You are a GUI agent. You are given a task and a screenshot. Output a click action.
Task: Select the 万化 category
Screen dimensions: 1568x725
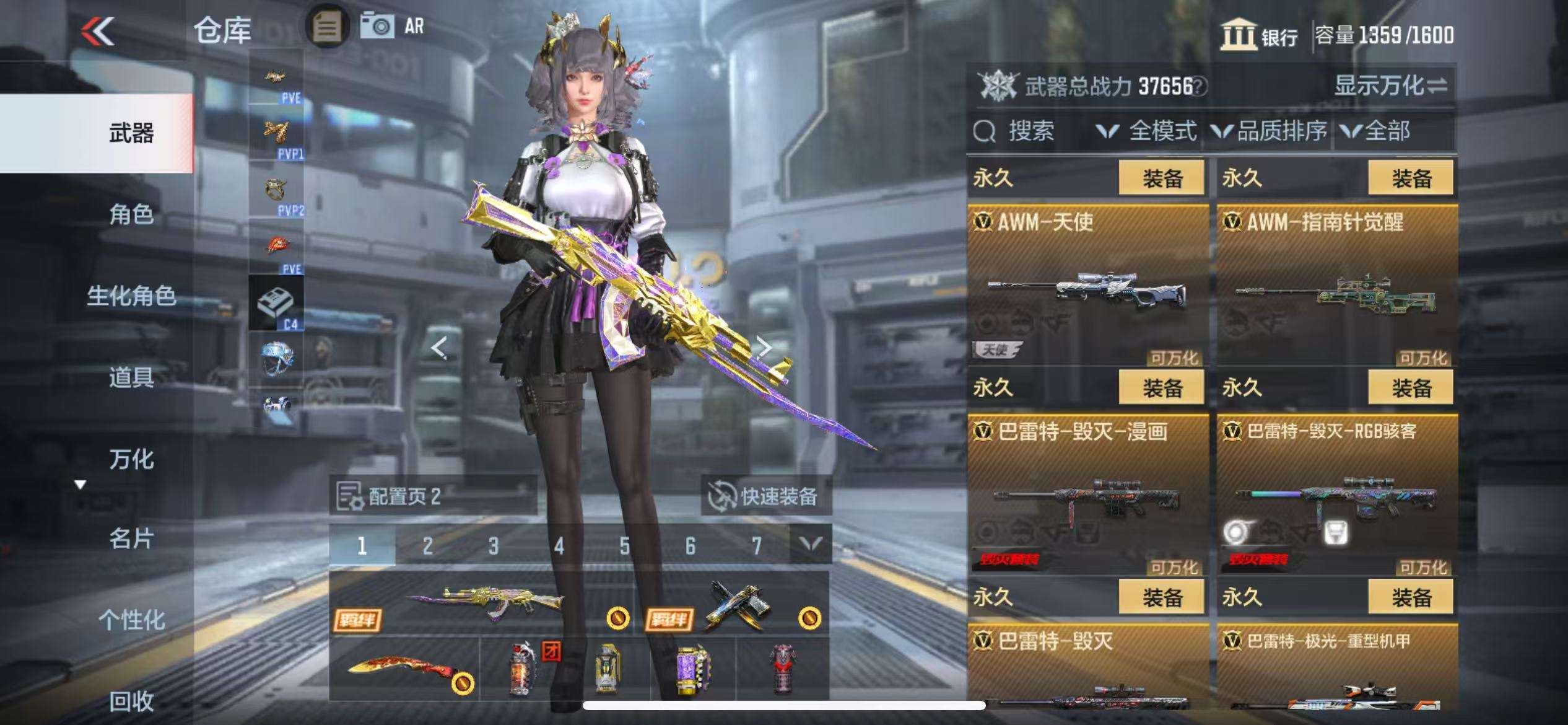(x=131, y=459)
